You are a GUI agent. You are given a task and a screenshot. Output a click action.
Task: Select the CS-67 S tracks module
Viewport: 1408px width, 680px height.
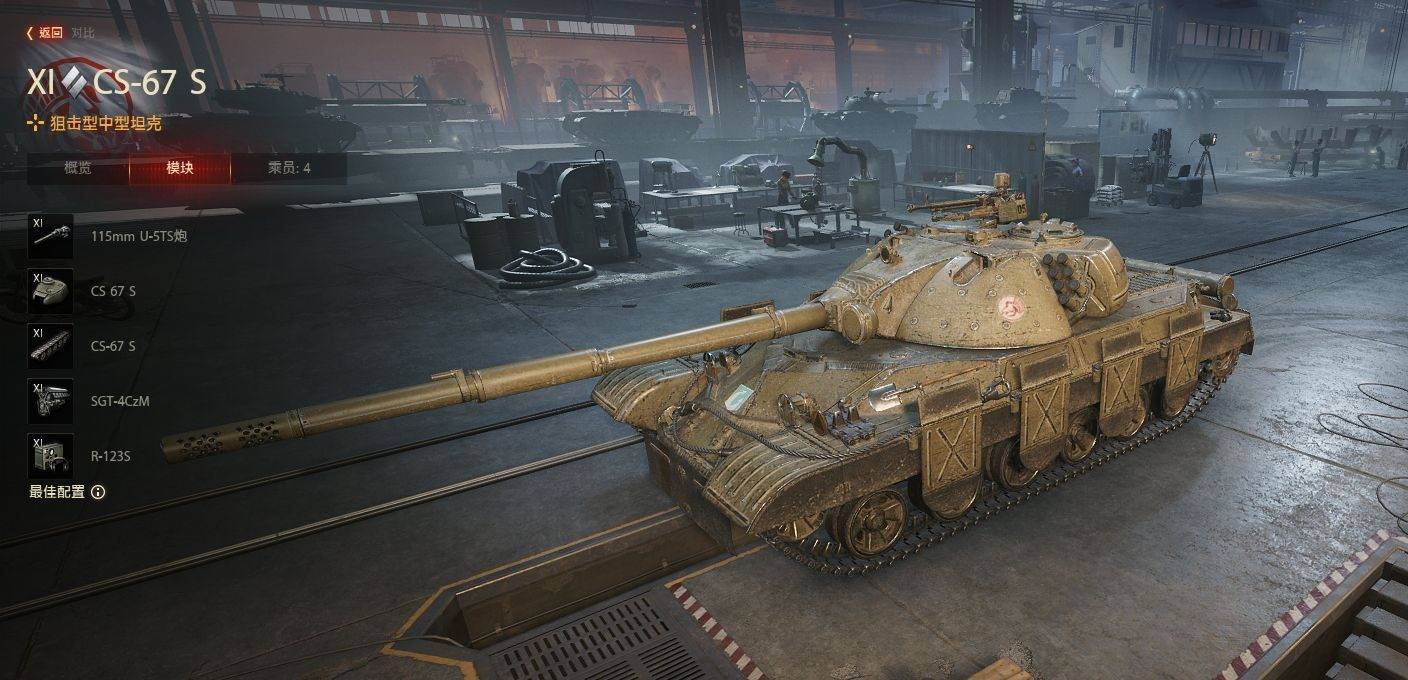pos(50,346)
